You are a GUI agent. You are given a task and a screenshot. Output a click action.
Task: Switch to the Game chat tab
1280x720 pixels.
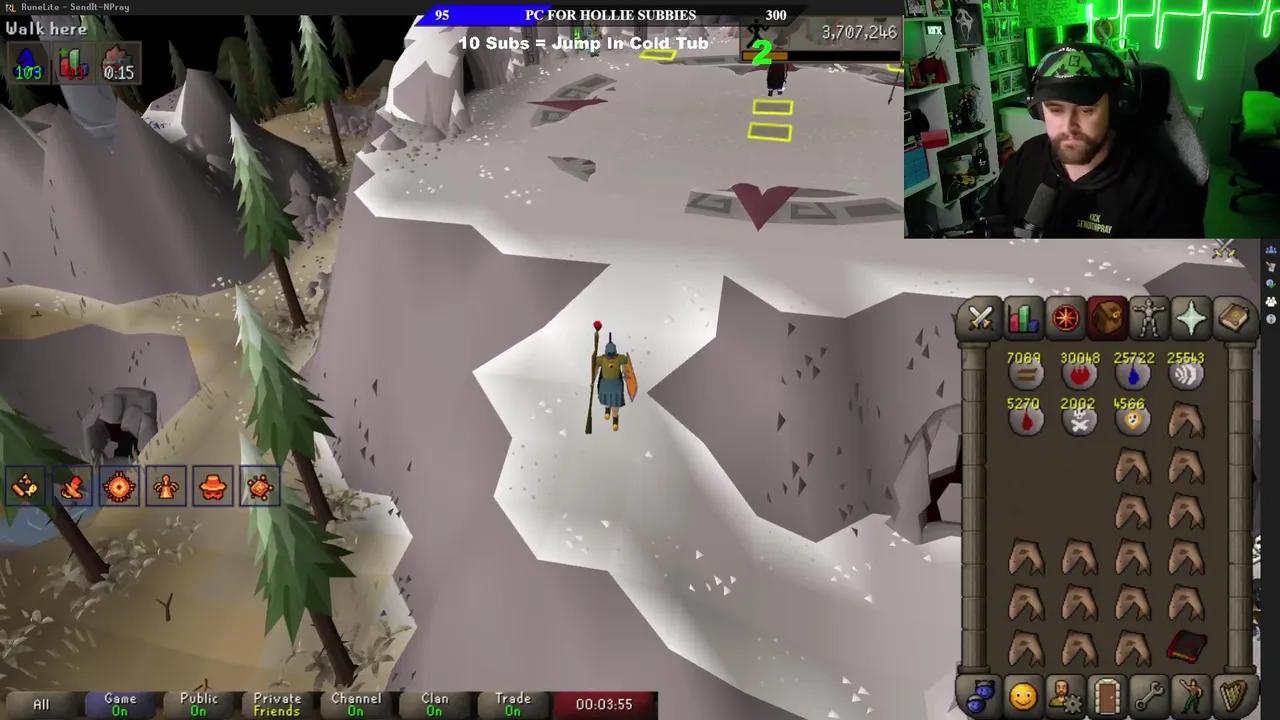coord(119,704)
